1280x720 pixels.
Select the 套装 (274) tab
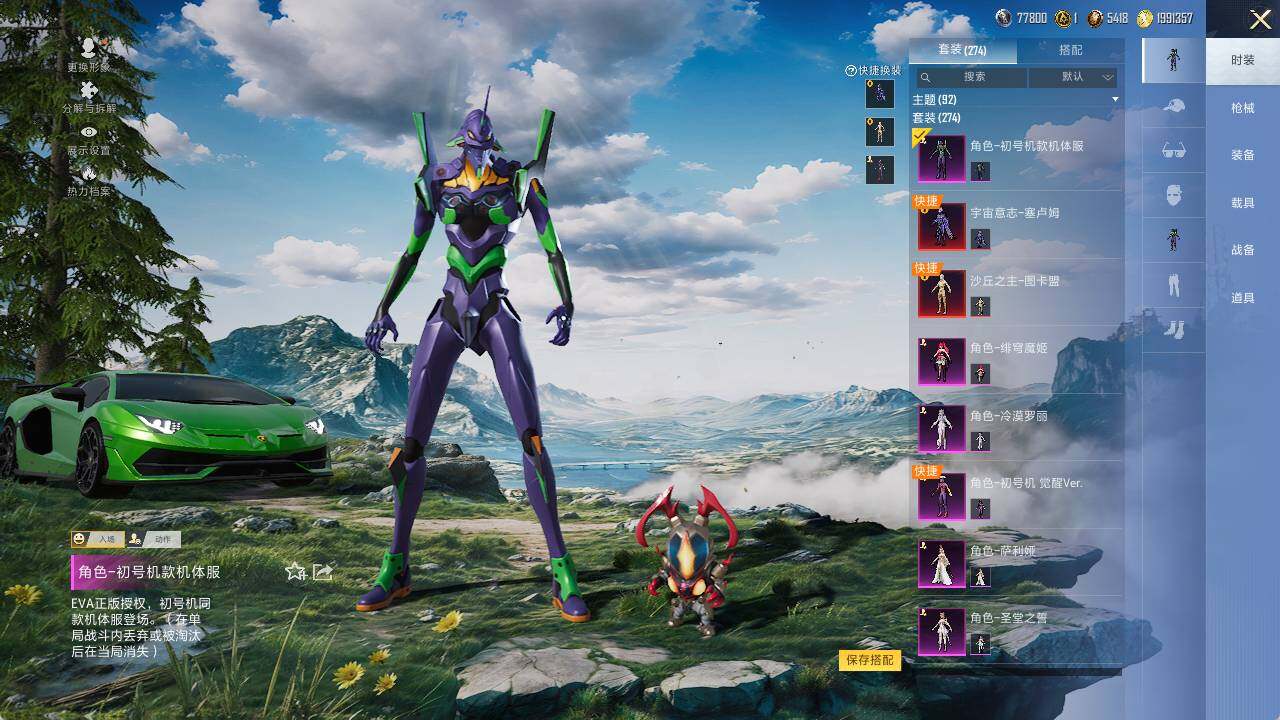(962, 50)
